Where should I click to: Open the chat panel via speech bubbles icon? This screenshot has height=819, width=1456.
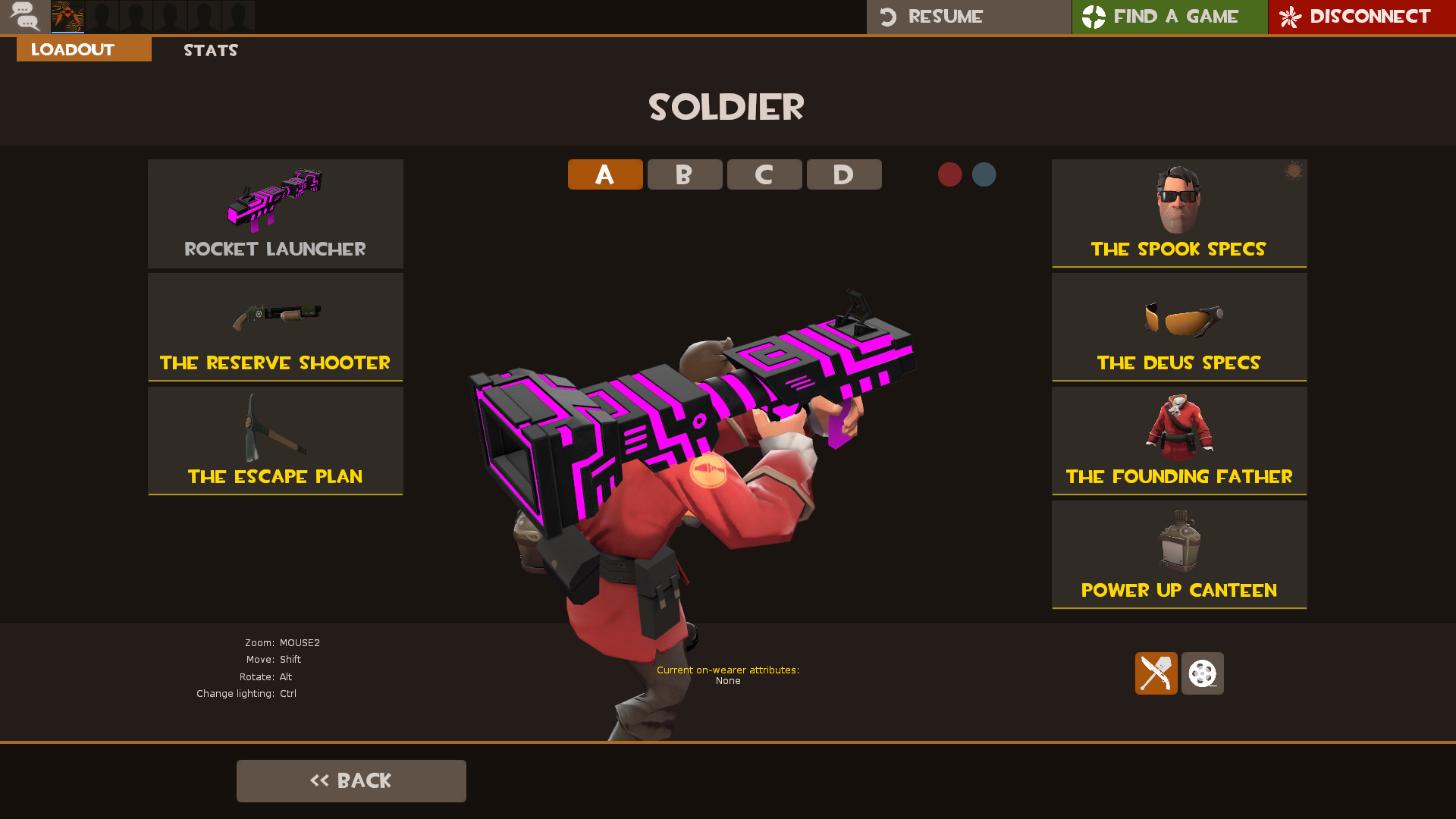click(24, 17)
